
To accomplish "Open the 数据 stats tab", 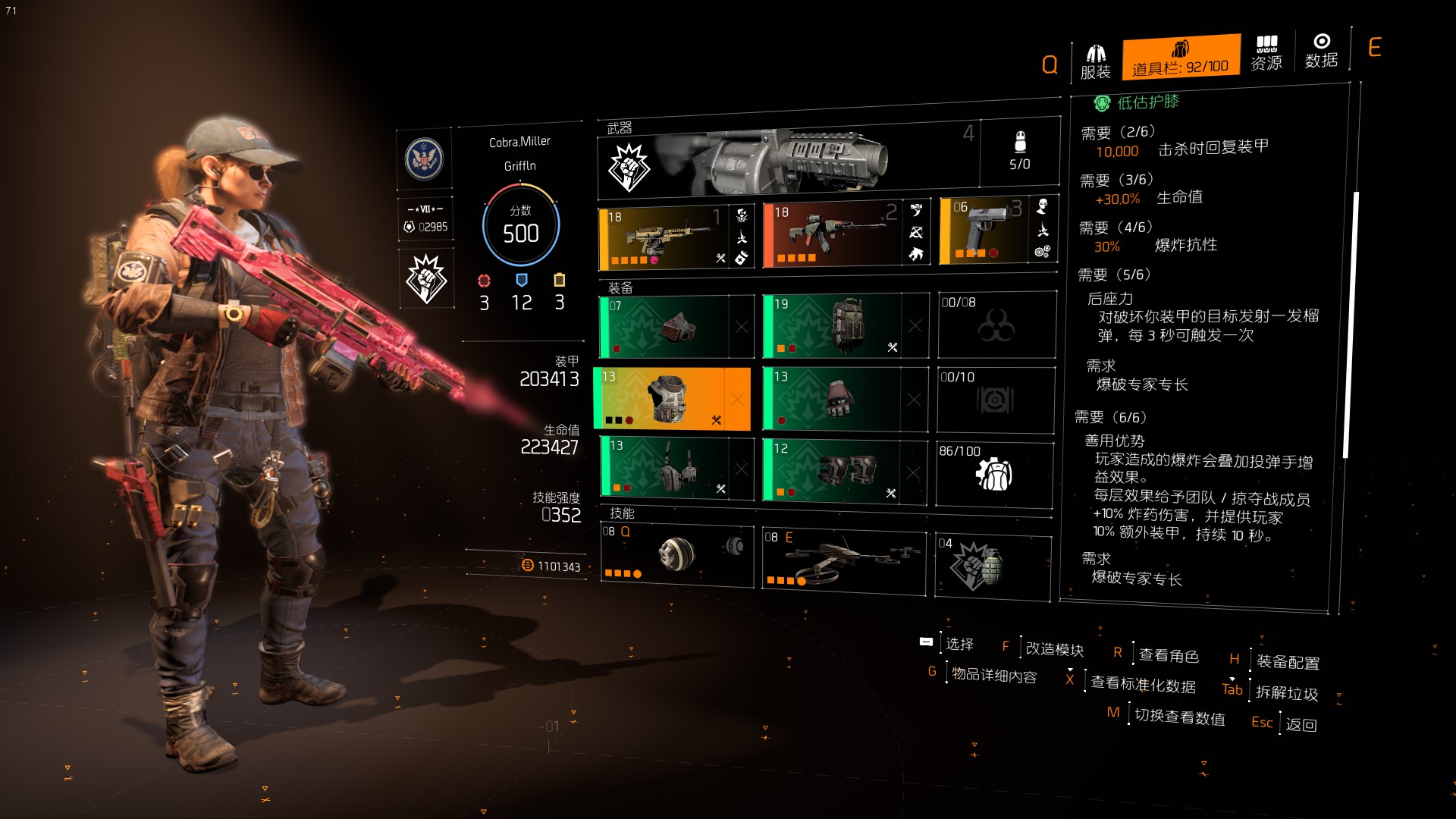I will point(1321,51).
